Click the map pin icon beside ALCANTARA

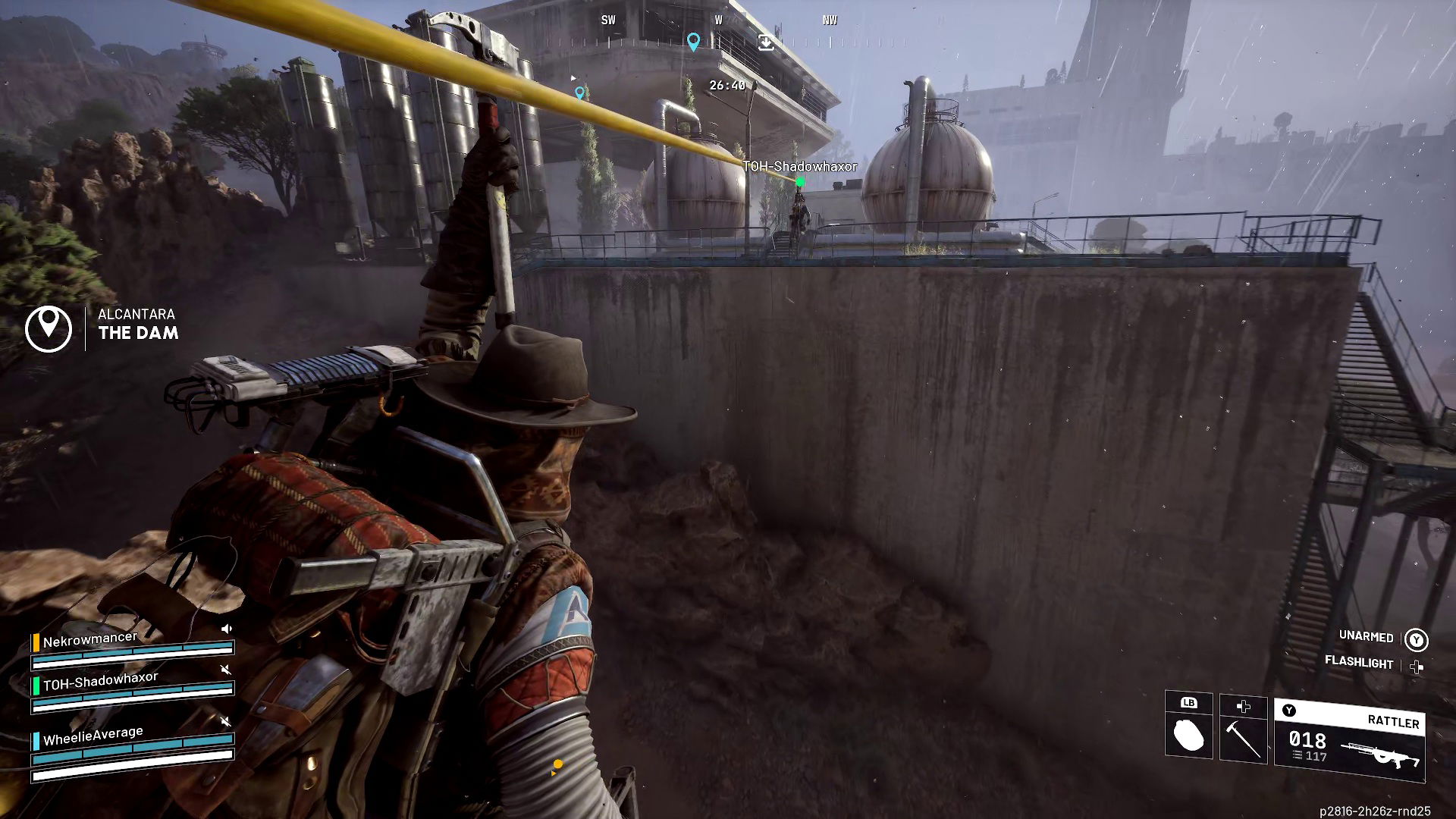tap(50, 328)
